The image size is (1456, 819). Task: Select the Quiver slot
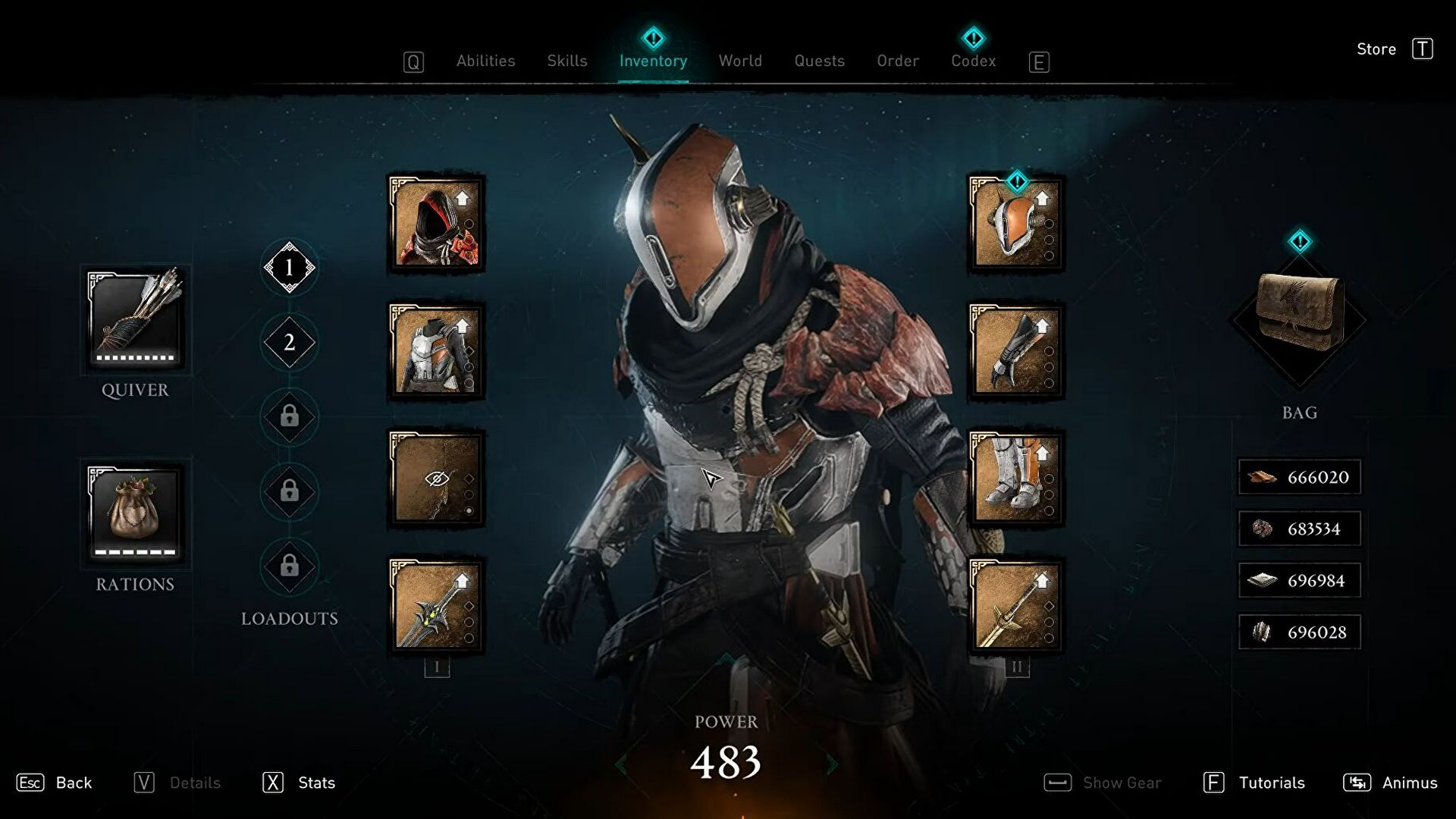pyautogui.click(x=135, y=318)
